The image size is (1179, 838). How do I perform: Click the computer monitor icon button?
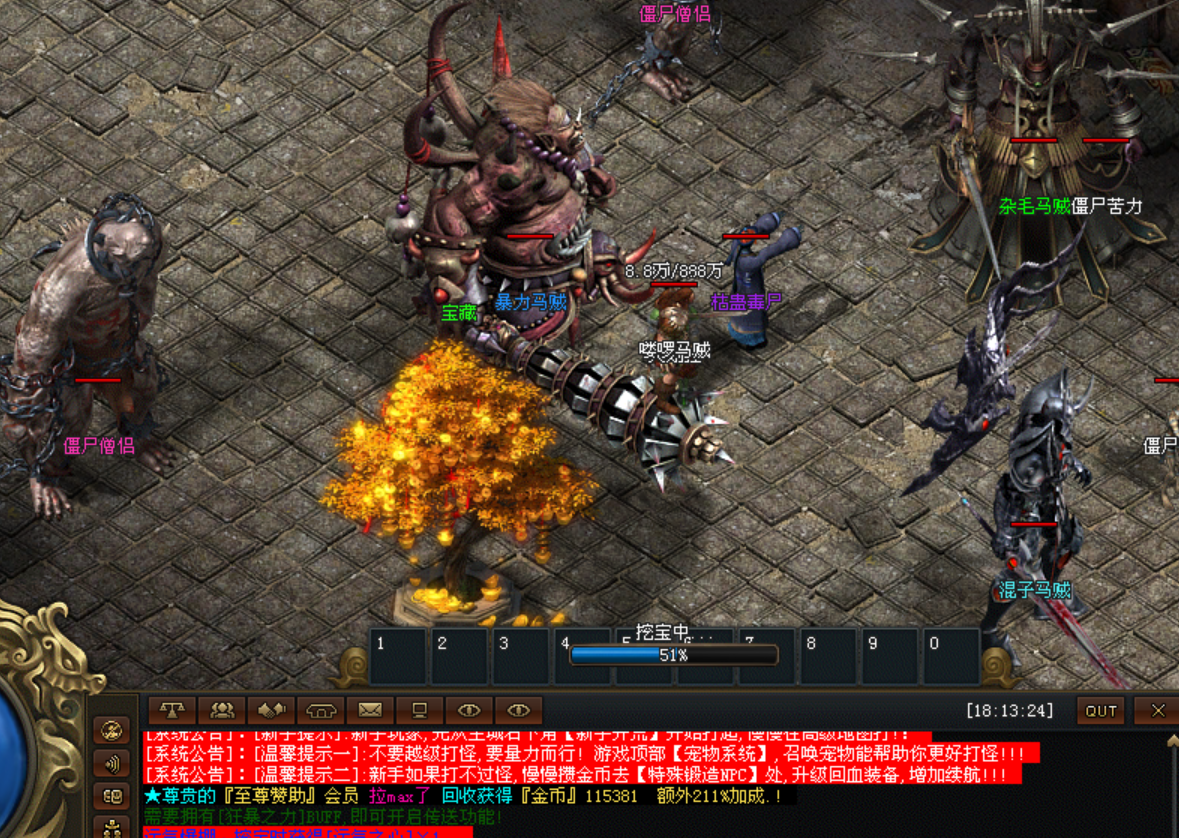419,710
